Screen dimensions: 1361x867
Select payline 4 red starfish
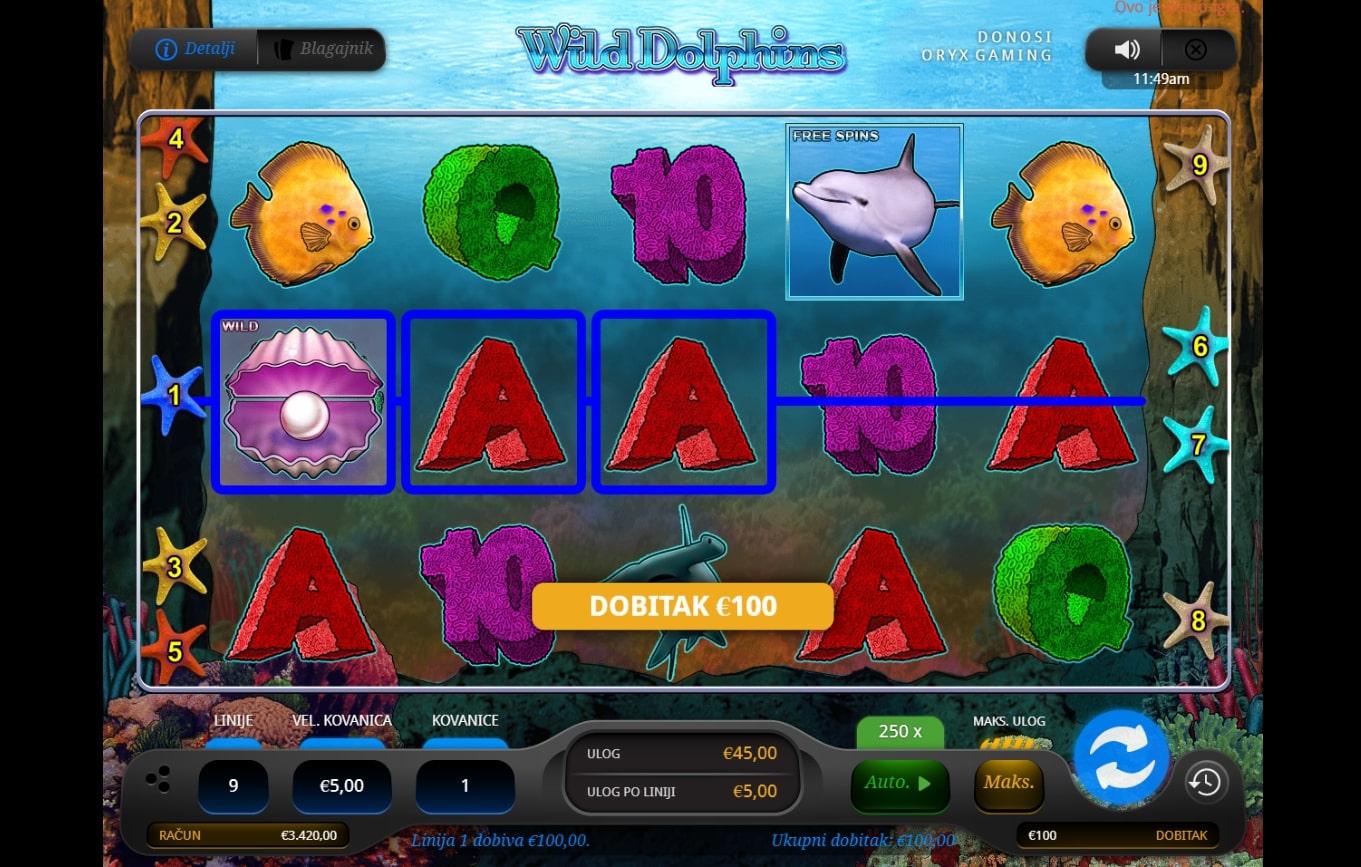(175, 140)
